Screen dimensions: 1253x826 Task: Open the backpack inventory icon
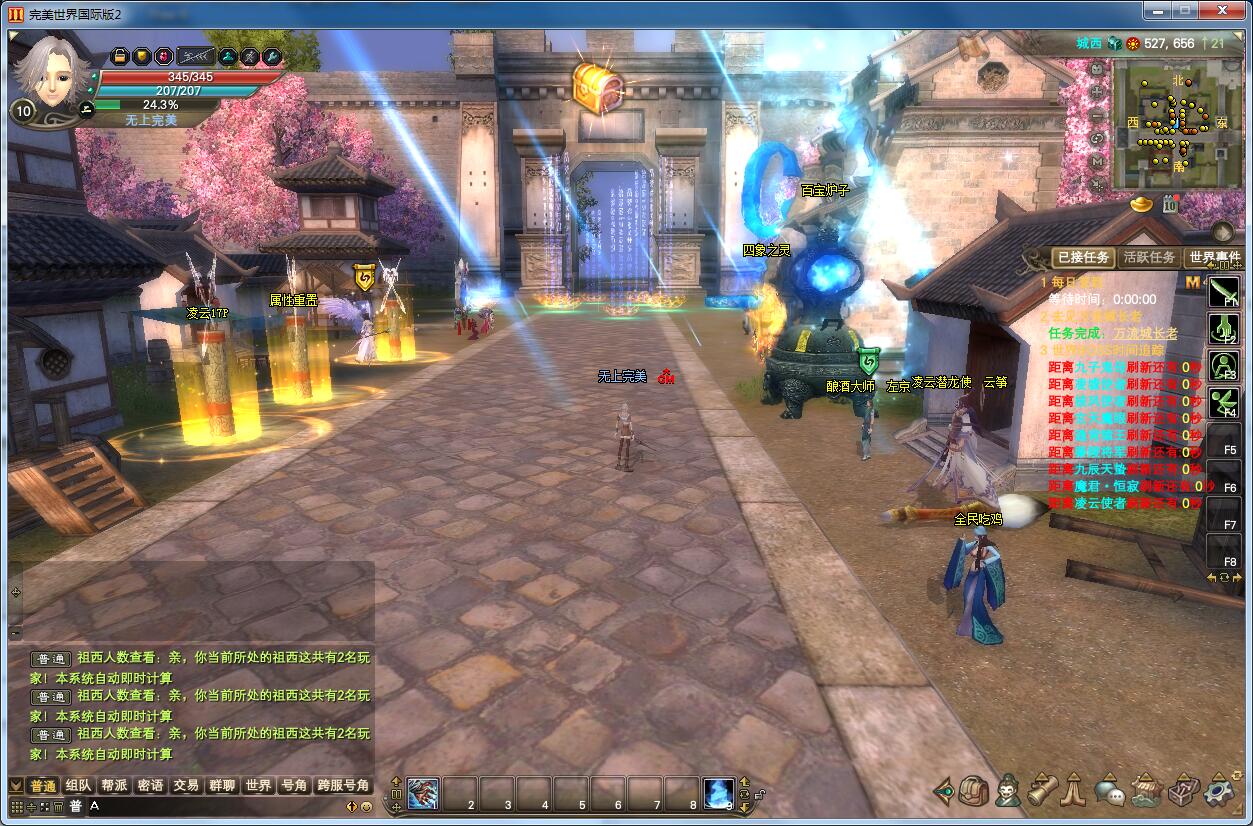(974, 791)
